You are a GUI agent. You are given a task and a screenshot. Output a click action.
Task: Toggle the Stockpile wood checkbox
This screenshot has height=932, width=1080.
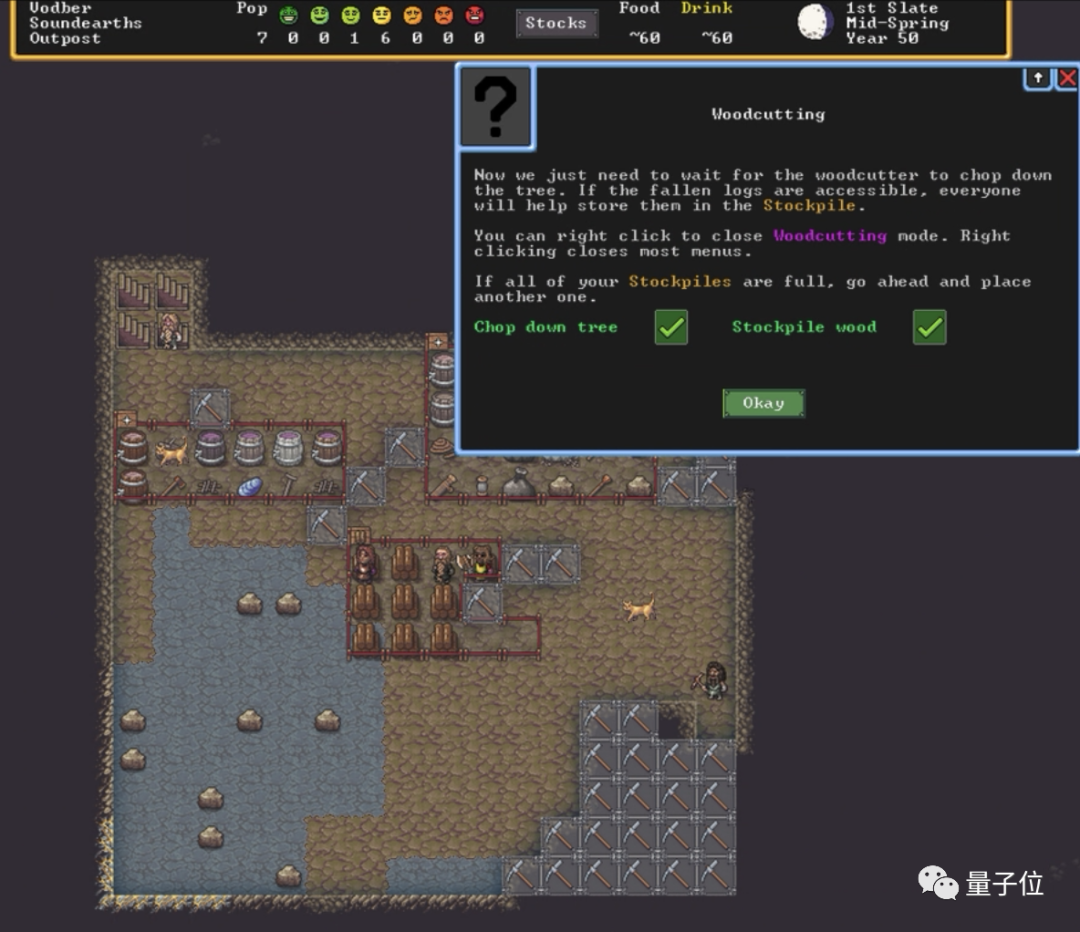(929, 327)
